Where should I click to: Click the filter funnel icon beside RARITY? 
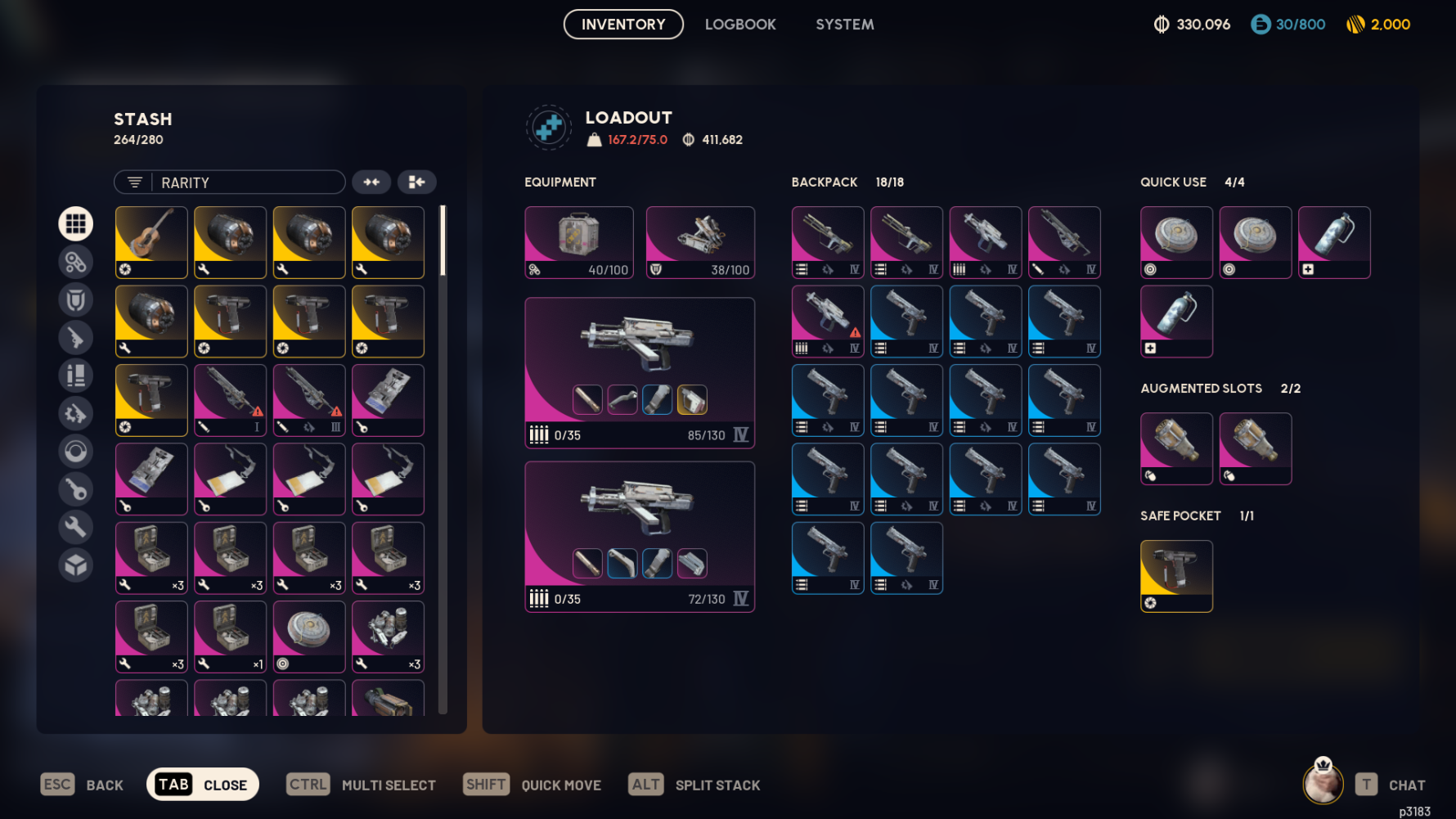pos(135,182)
